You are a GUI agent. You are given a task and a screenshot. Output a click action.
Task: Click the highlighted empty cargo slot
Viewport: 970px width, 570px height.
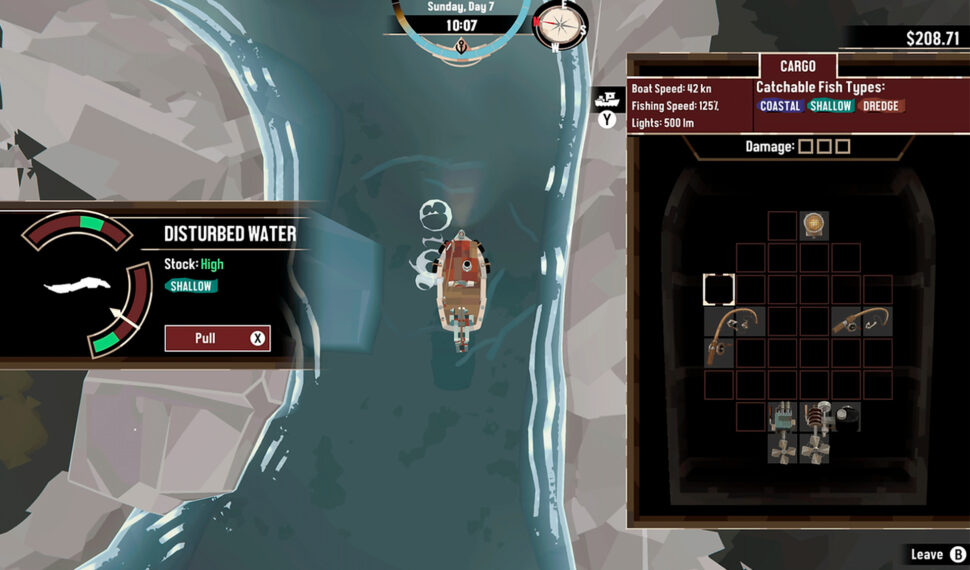[719, 289]
